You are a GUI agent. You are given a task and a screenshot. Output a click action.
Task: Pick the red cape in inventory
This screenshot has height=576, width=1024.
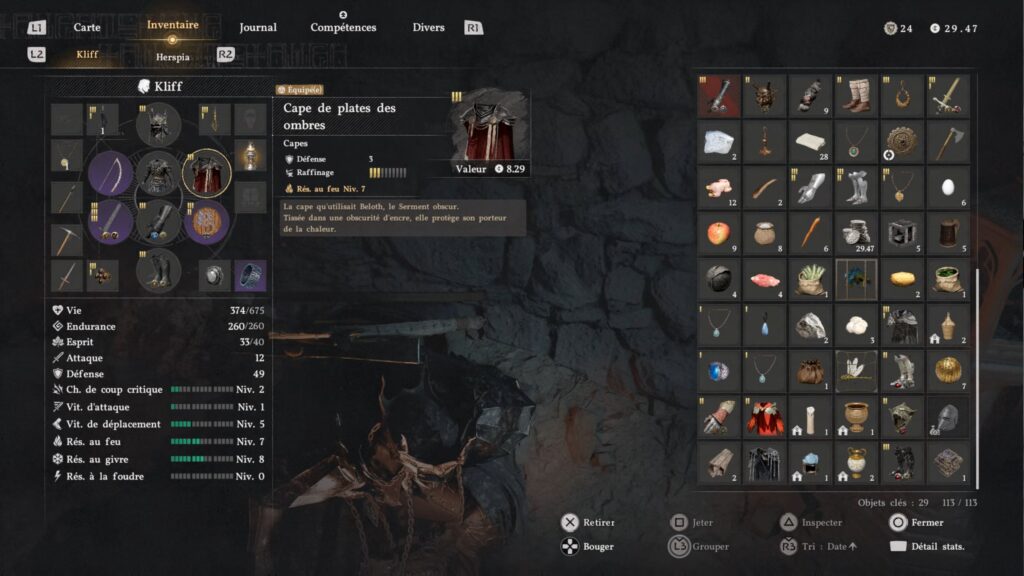(x=764, y=416)
